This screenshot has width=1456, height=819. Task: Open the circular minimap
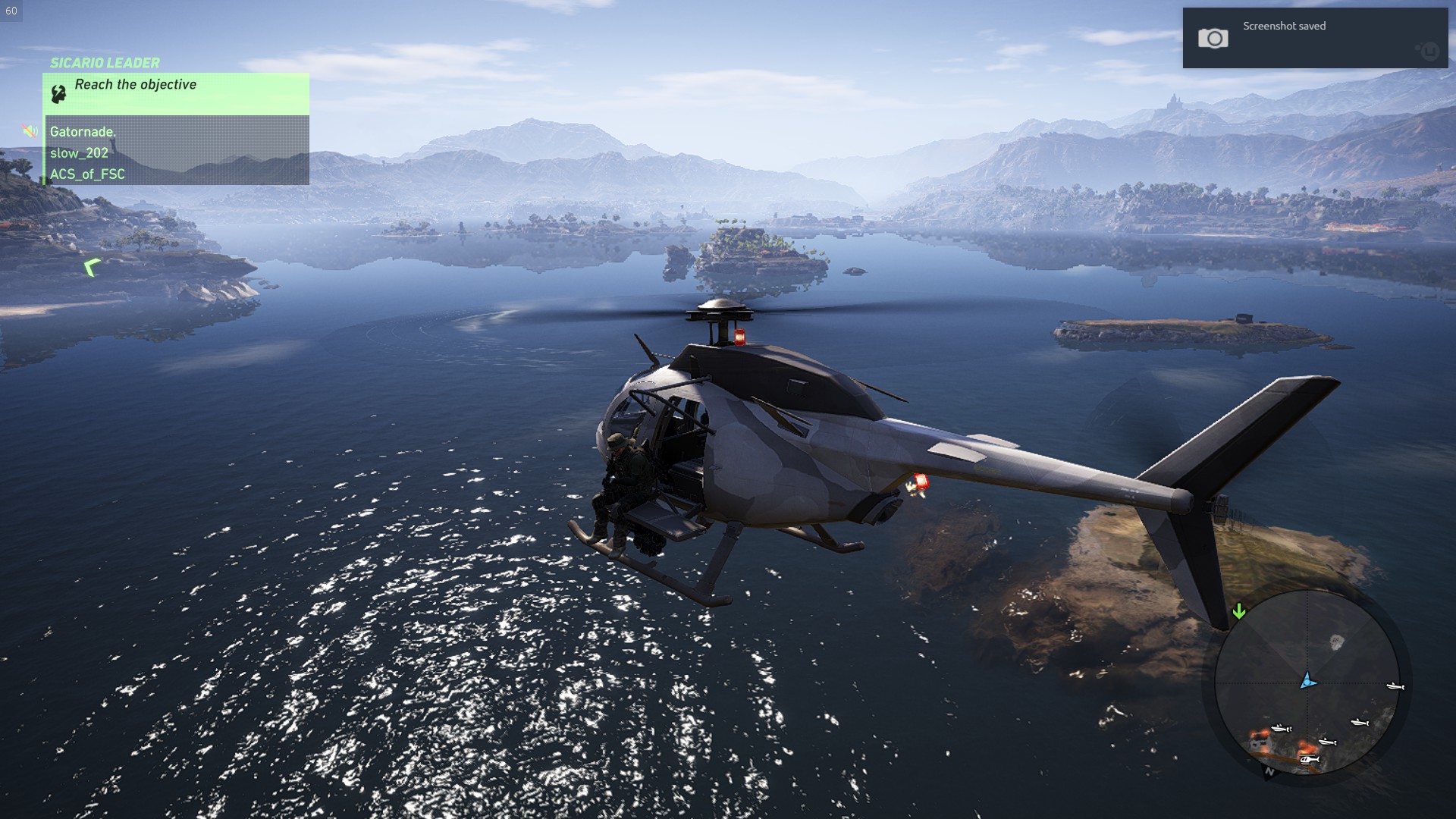(1307, 682)
